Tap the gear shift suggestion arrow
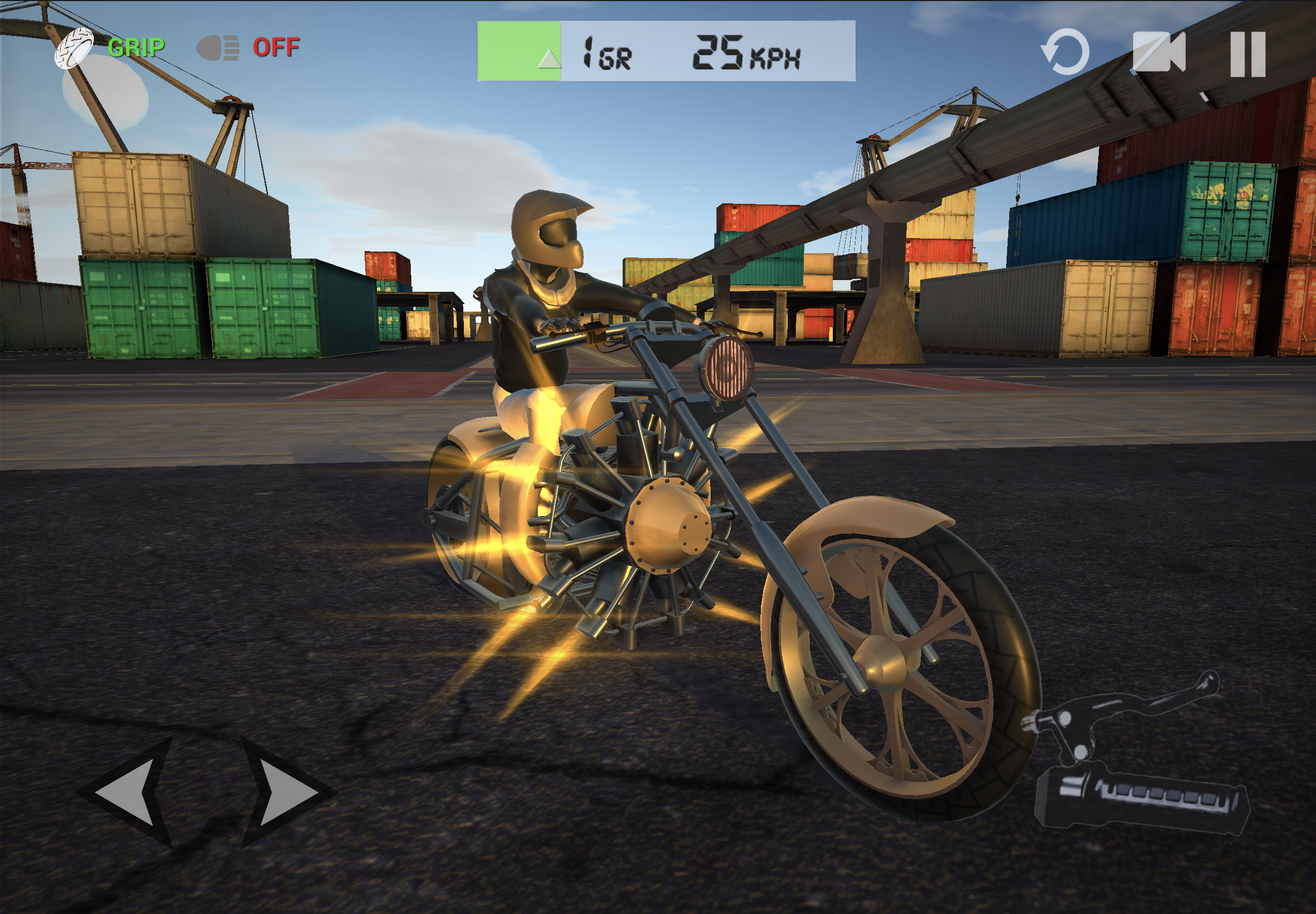Image resolution: width=1316 pixels, height=914 pixels. point(551,58)
